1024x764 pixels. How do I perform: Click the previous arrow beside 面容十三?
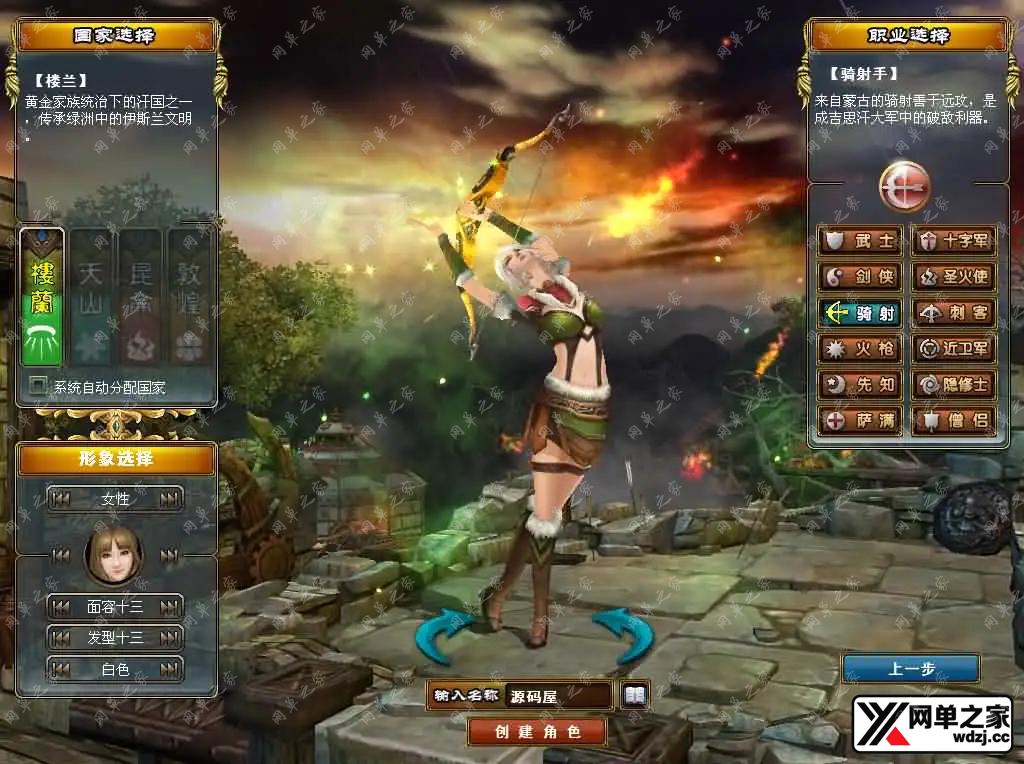(x=61, y=606)
